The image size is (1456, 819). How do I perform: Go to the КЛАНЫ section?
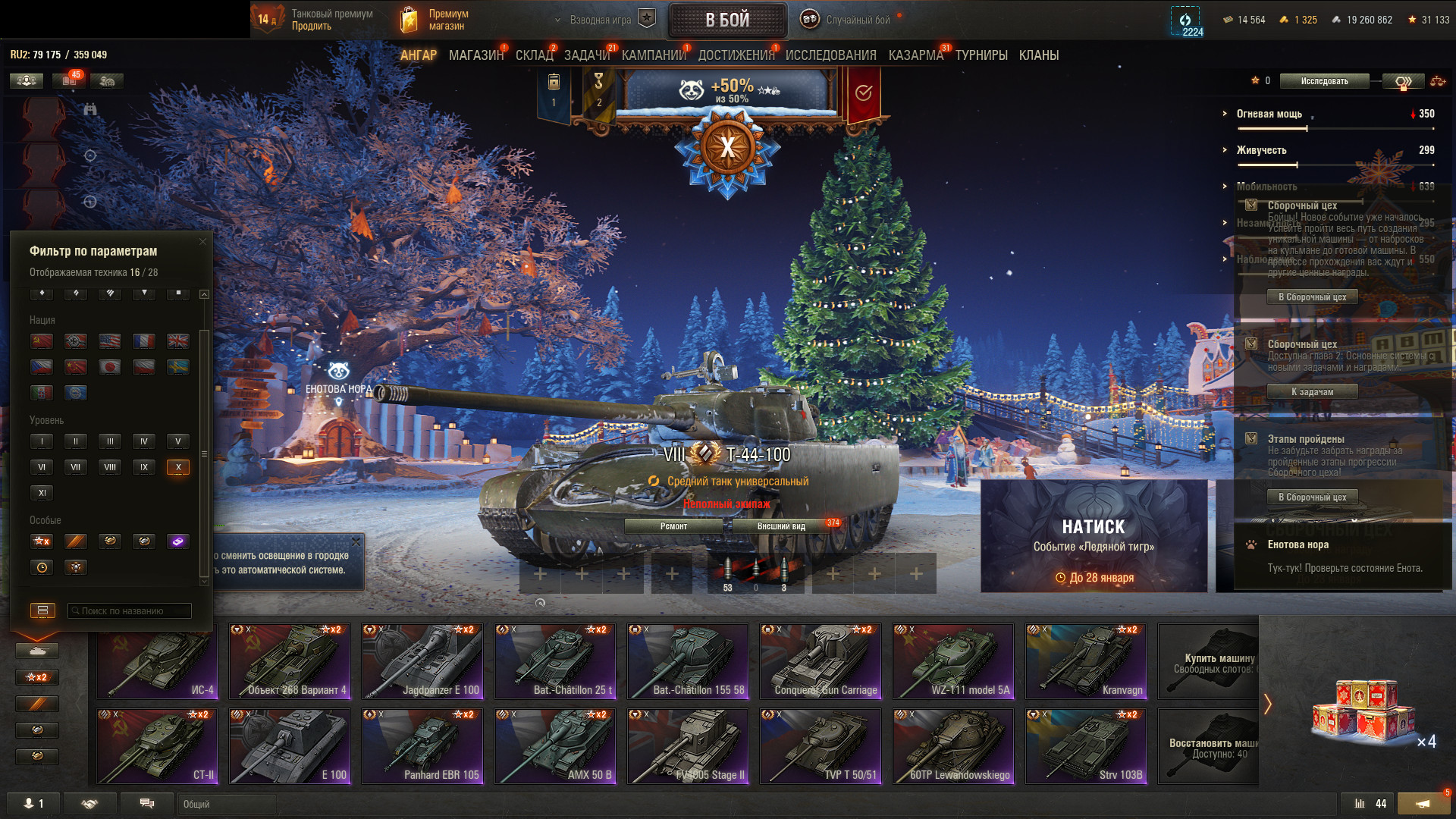(x=1038, y=55)
